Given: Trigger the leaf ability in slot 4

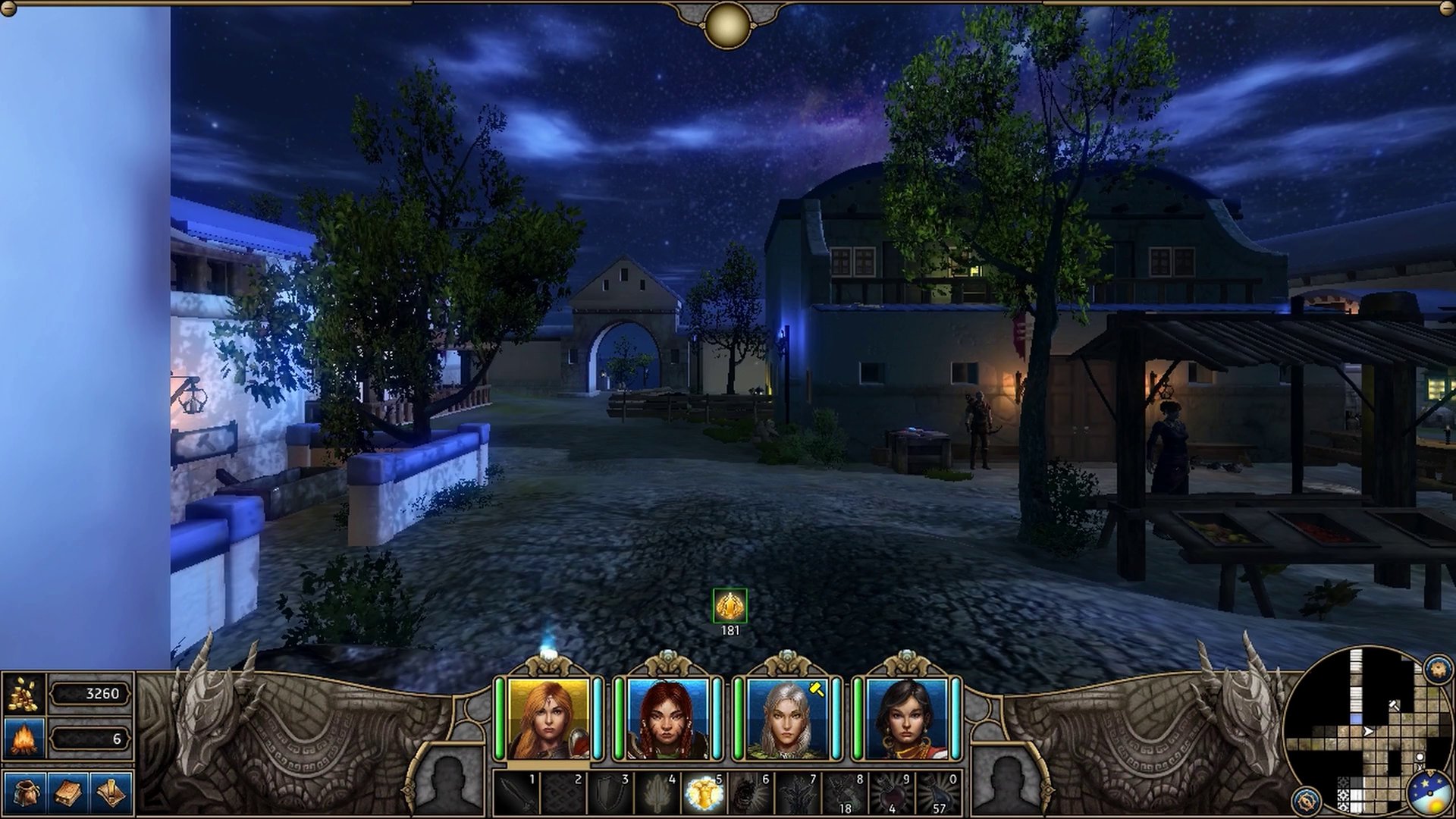Looking at the screenshot, I should (x=657, y=795).
